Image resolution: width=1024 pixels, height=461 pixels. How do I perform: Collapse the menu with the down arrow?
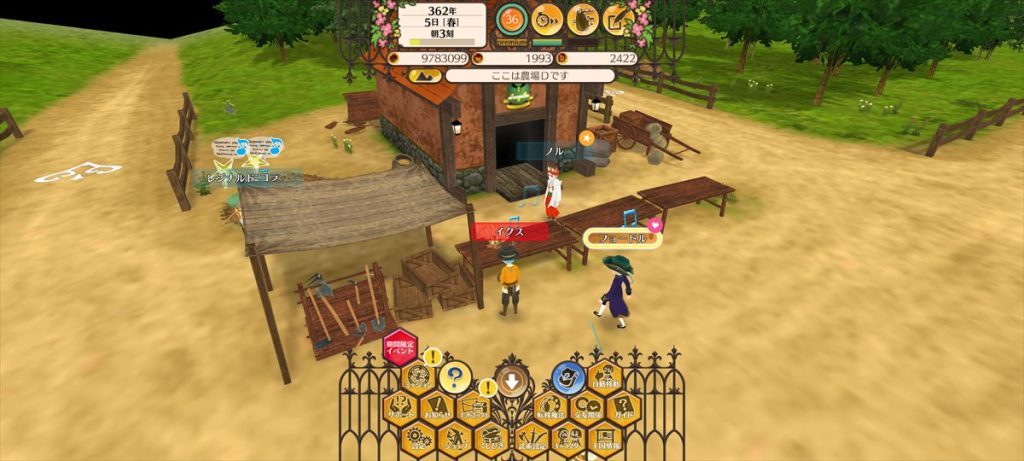pyautogui.click(x=512, y=380)
